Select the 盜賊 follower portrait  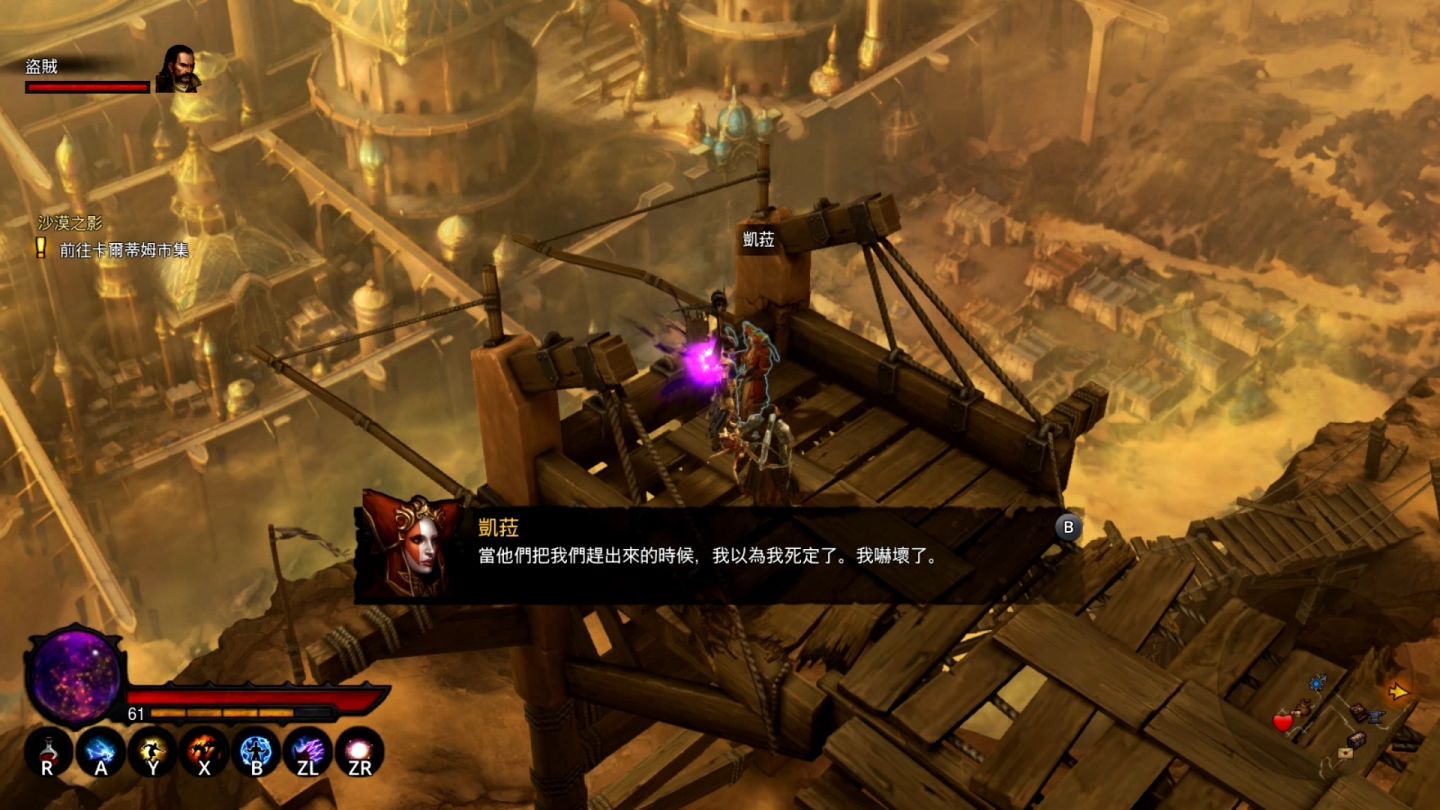[x=179, y=69]
